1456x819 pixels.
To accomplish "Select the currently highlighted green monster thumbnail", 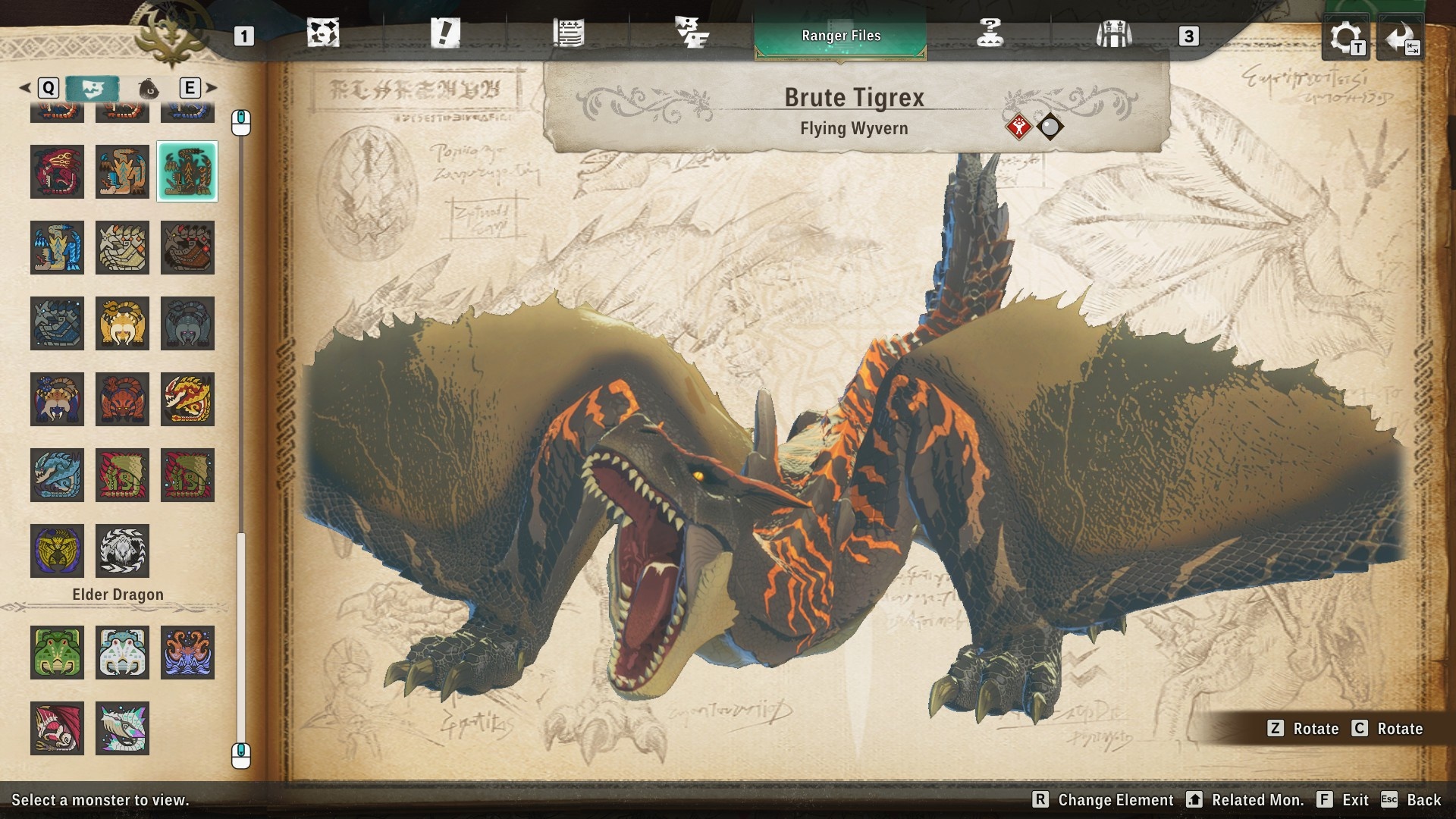I will coord(187,171).
